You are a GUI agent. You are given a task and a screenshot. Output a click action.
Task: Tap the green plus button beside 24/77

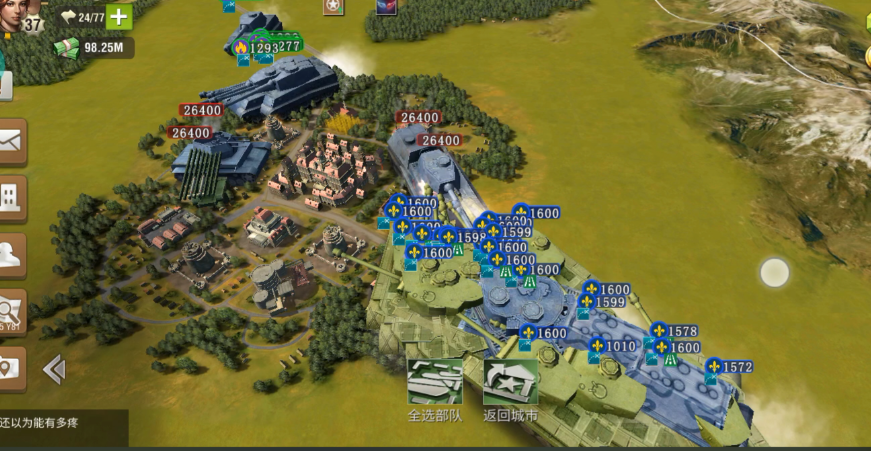coord(119,17)
